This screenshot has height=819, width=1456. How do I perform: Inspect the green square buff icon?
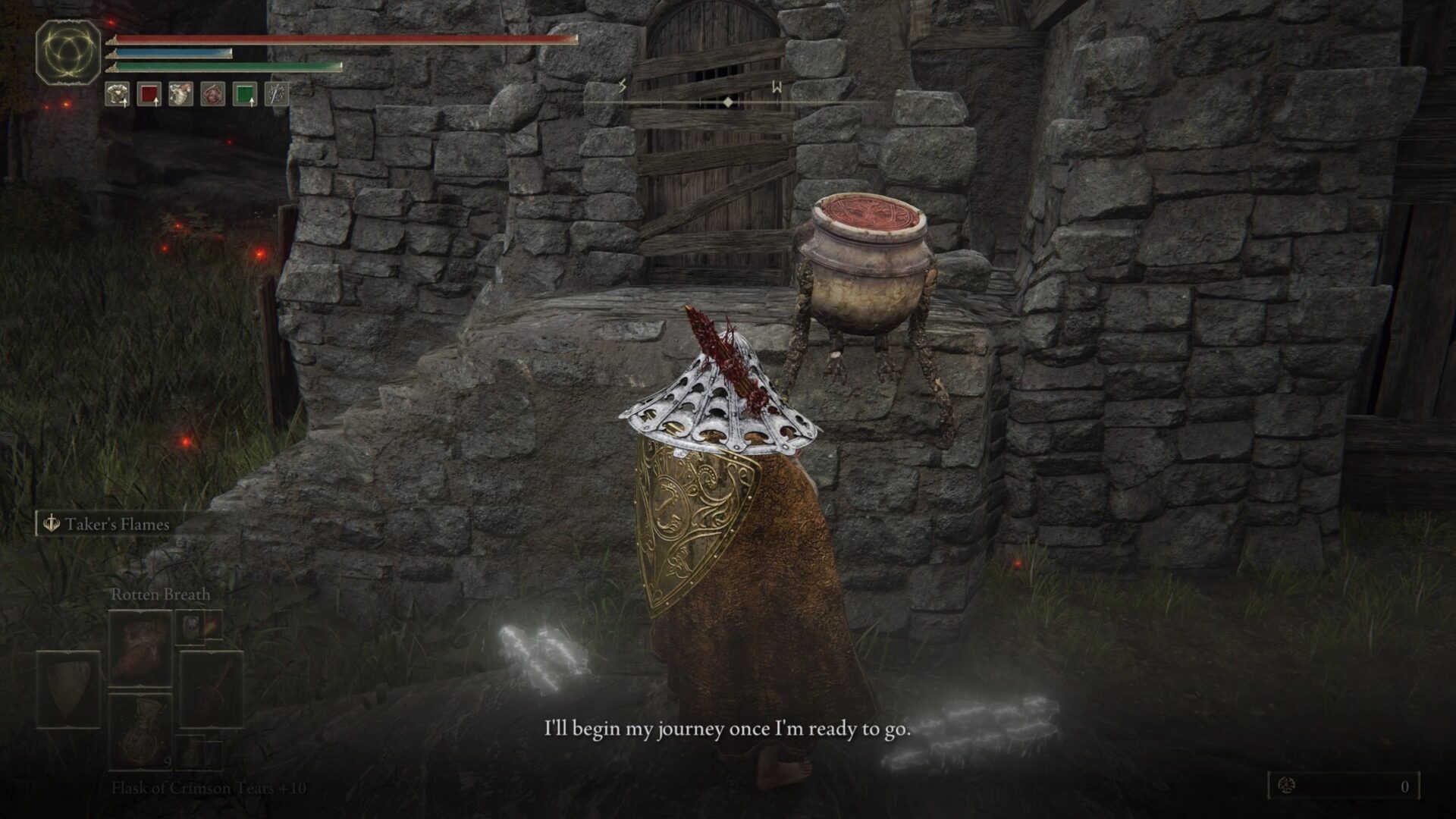pyautogui.click(x=244, y=94)
